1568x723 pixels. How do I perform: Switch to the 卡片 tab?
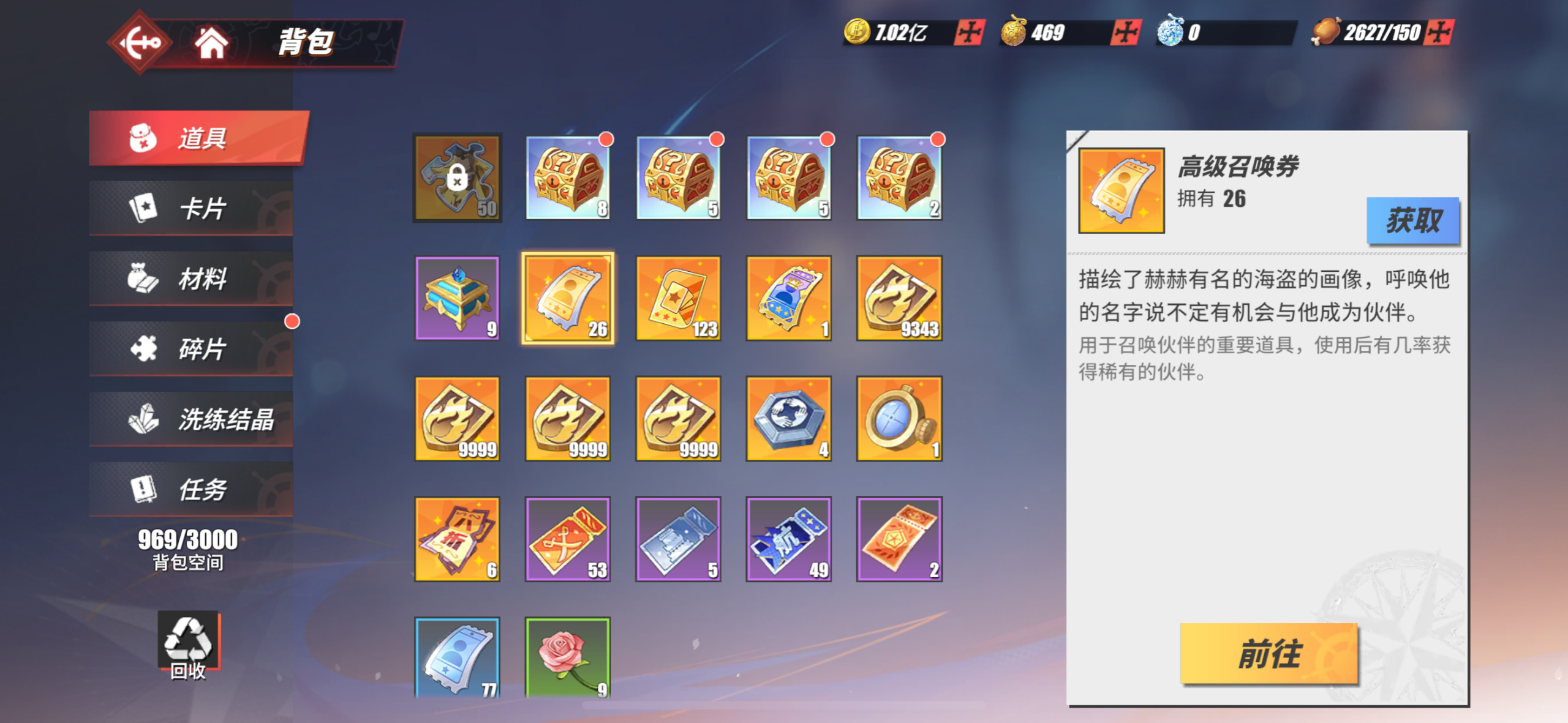tap(191, 208)
